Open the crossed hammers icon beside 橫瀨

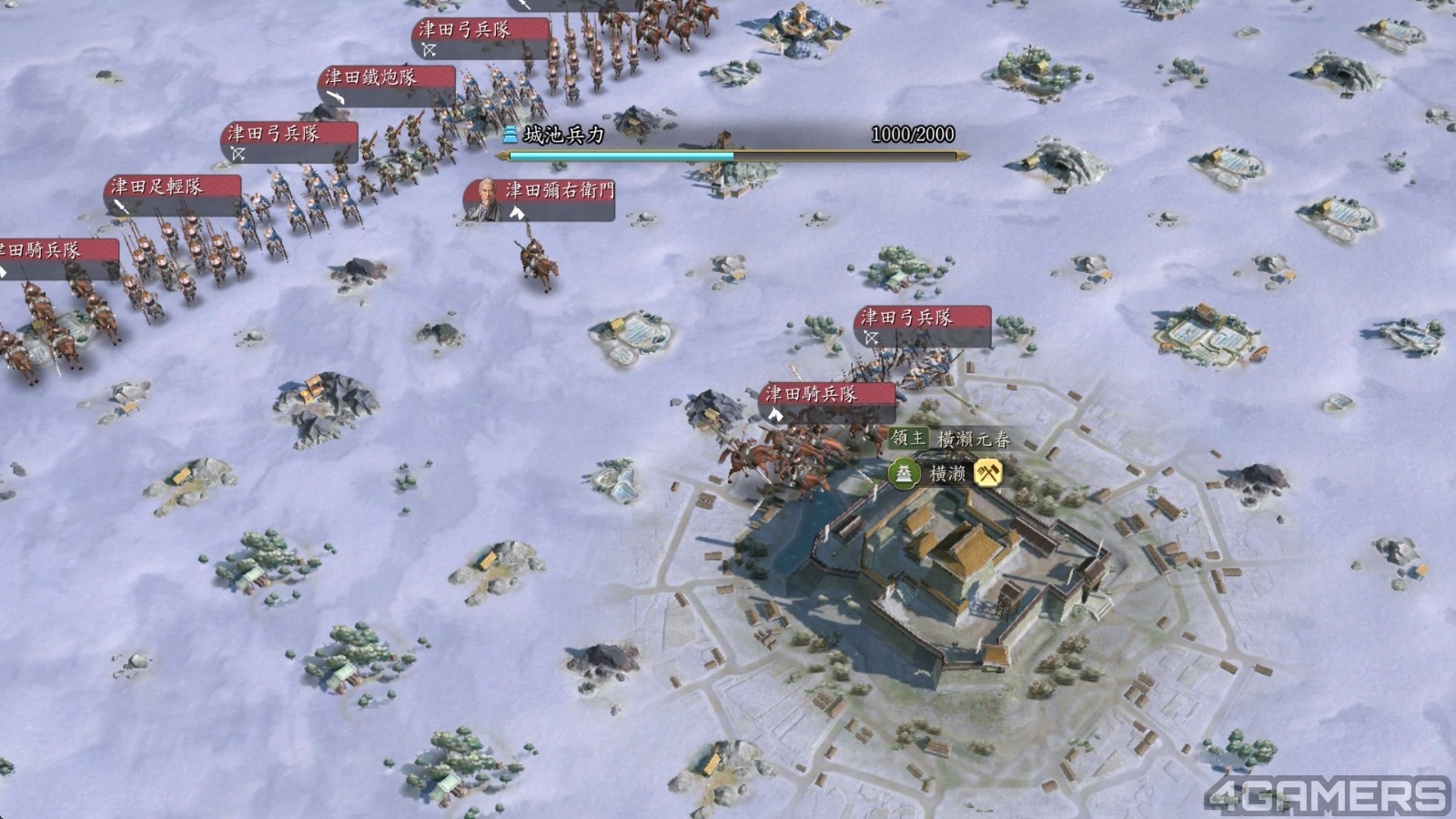(x=988, y=473)
